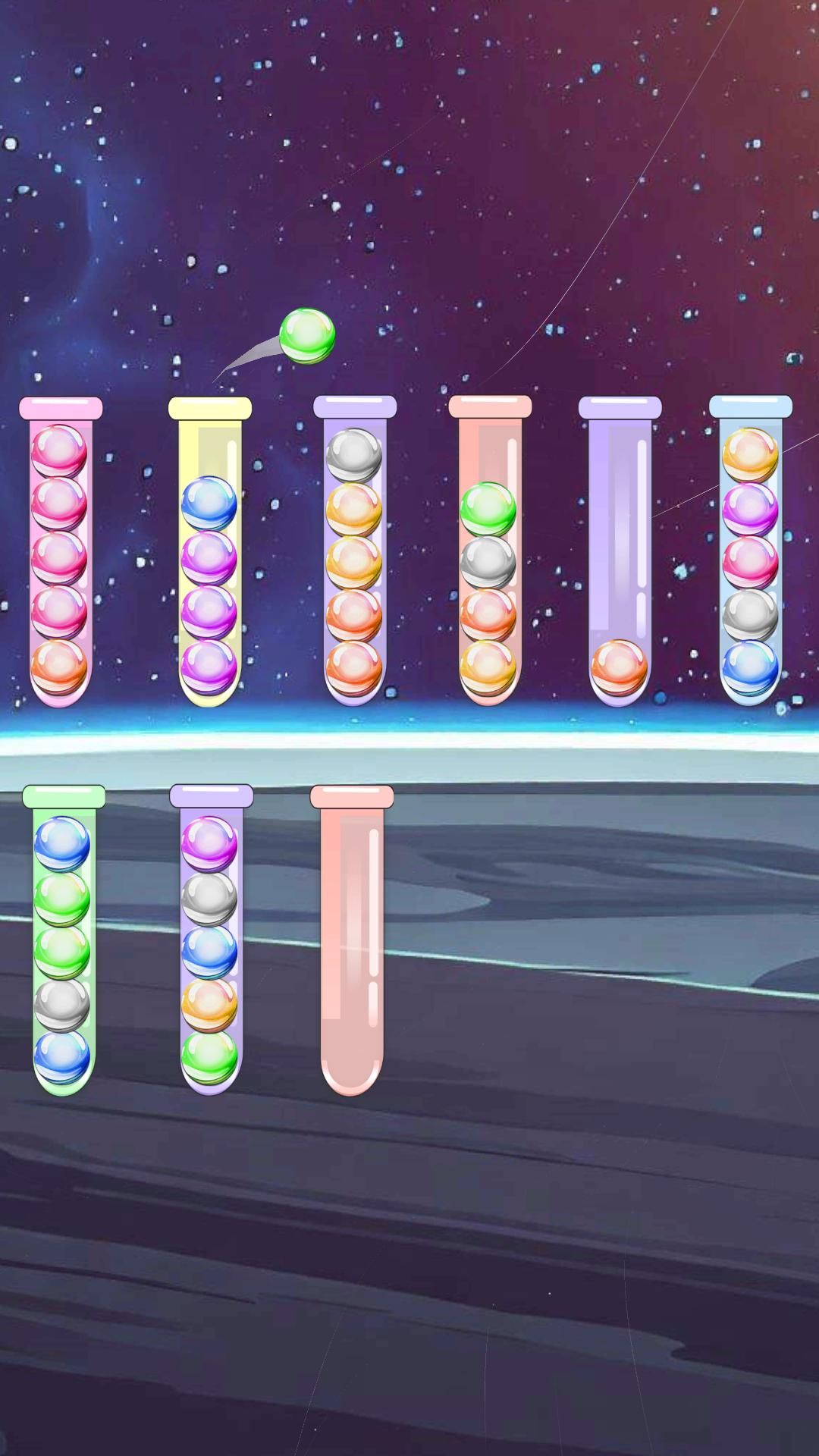The image size is (819, 1456).
Task: Select the tube holding a single orange ball
Action: coord(620,554)
